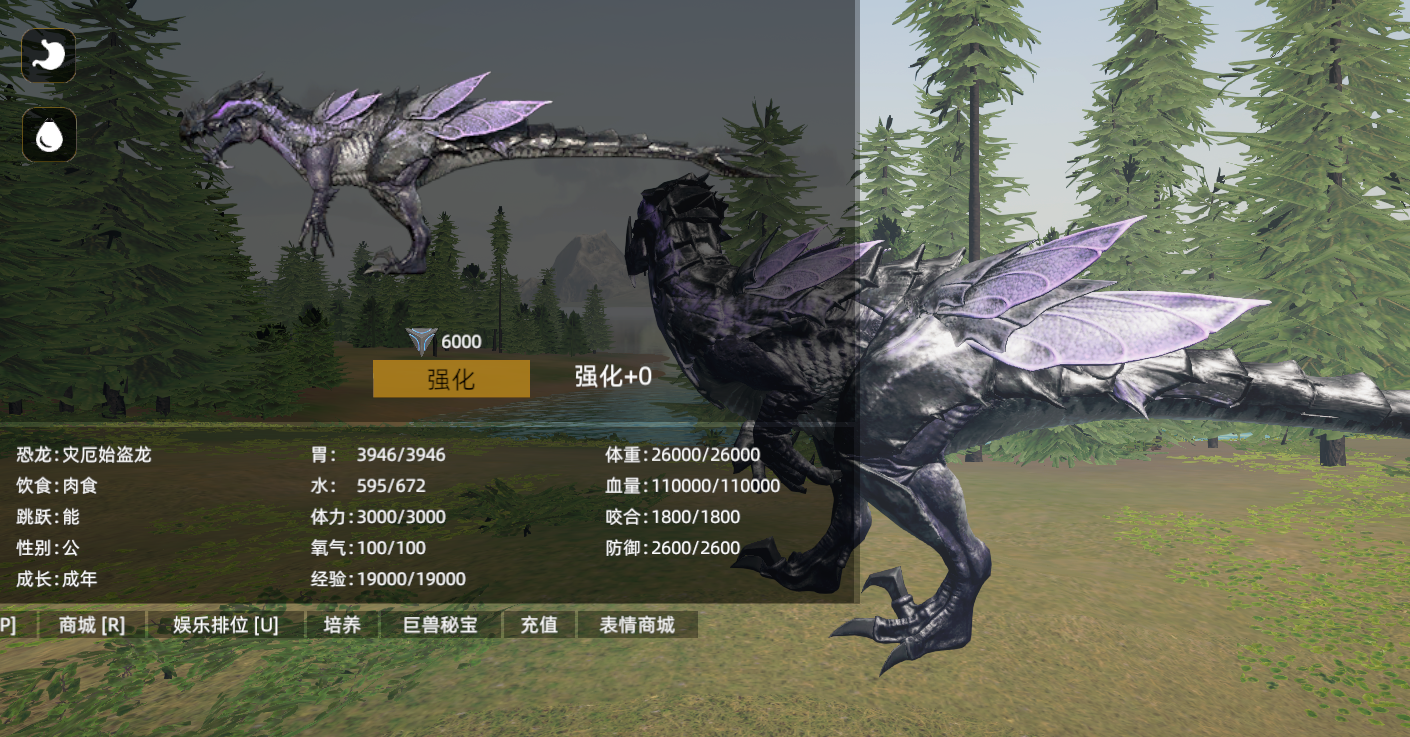1410x737 pixels.
Task: Open the 巨兽秘宝 treasure menu
Action: coord(440,625)
